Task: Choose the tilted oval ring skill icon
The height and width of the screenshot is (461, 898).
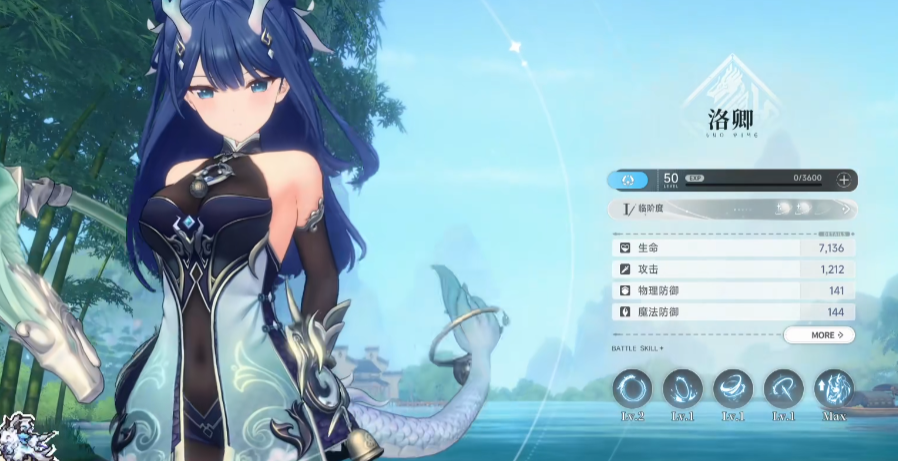Action: click(683, 388)
